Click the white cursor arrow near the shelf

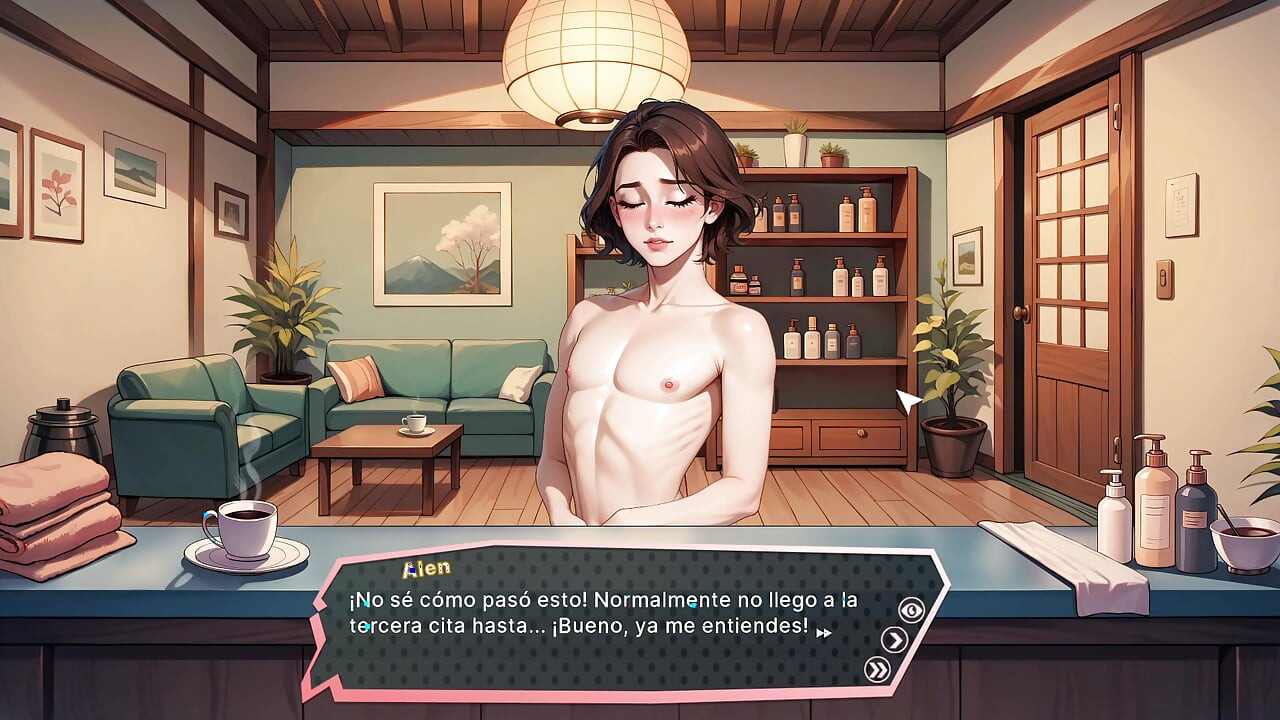[x=906, y=400]
